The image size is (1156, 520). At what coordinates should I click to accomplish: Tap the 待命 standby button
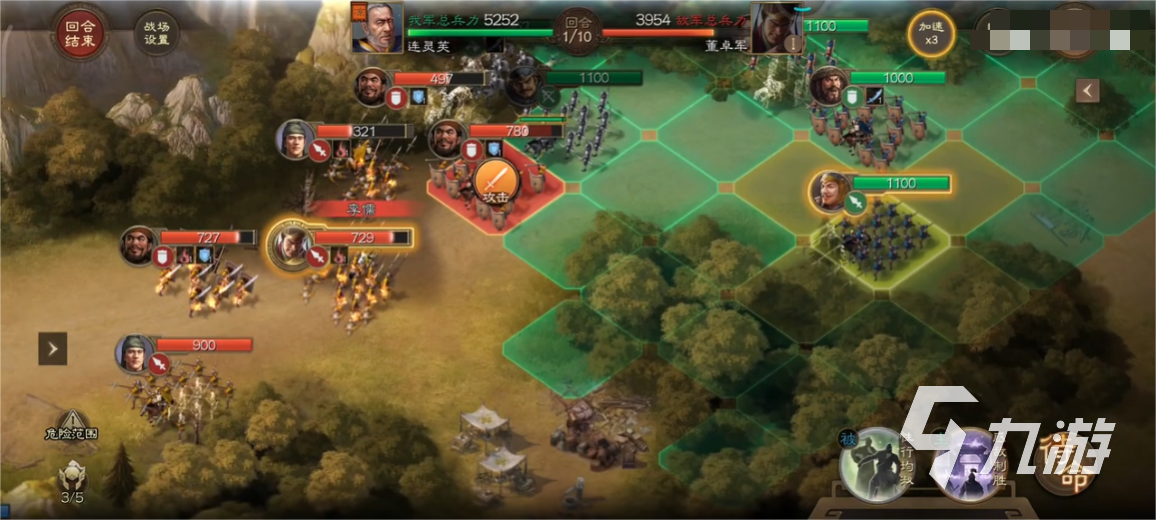tap(1062, 462)
